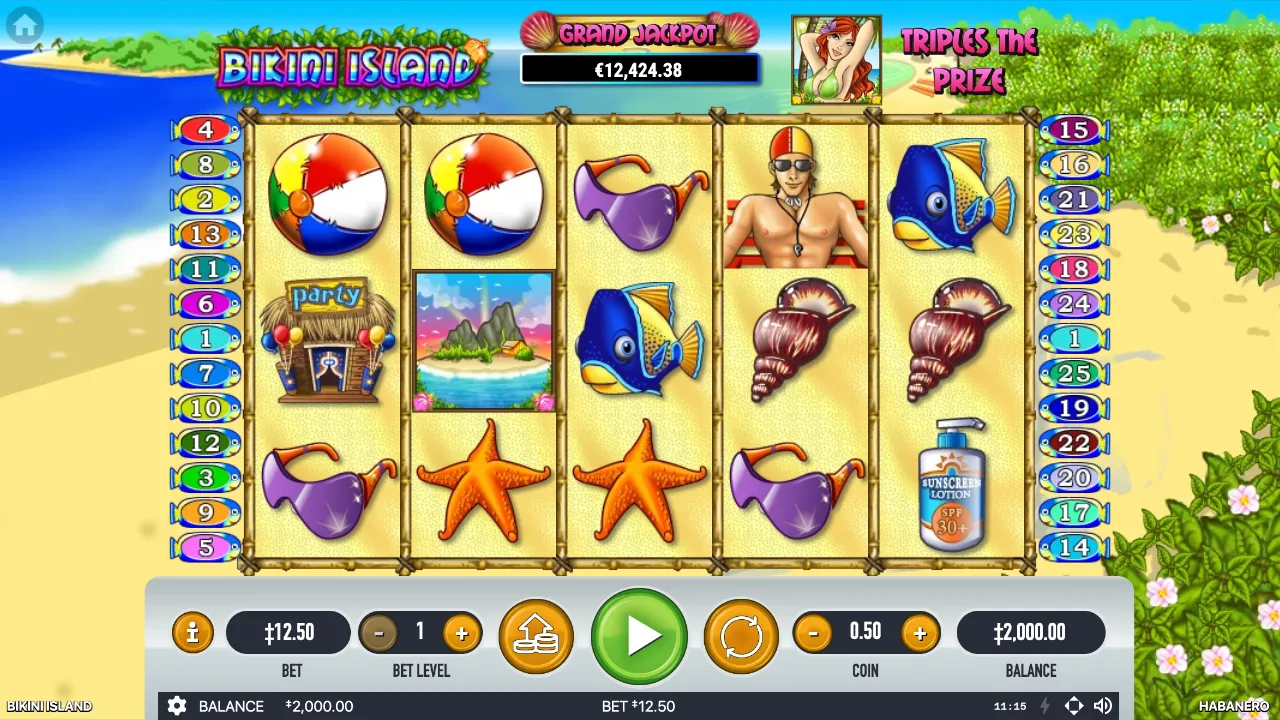Decrease the bet level
1280x720 pixels.
(378, 633)
